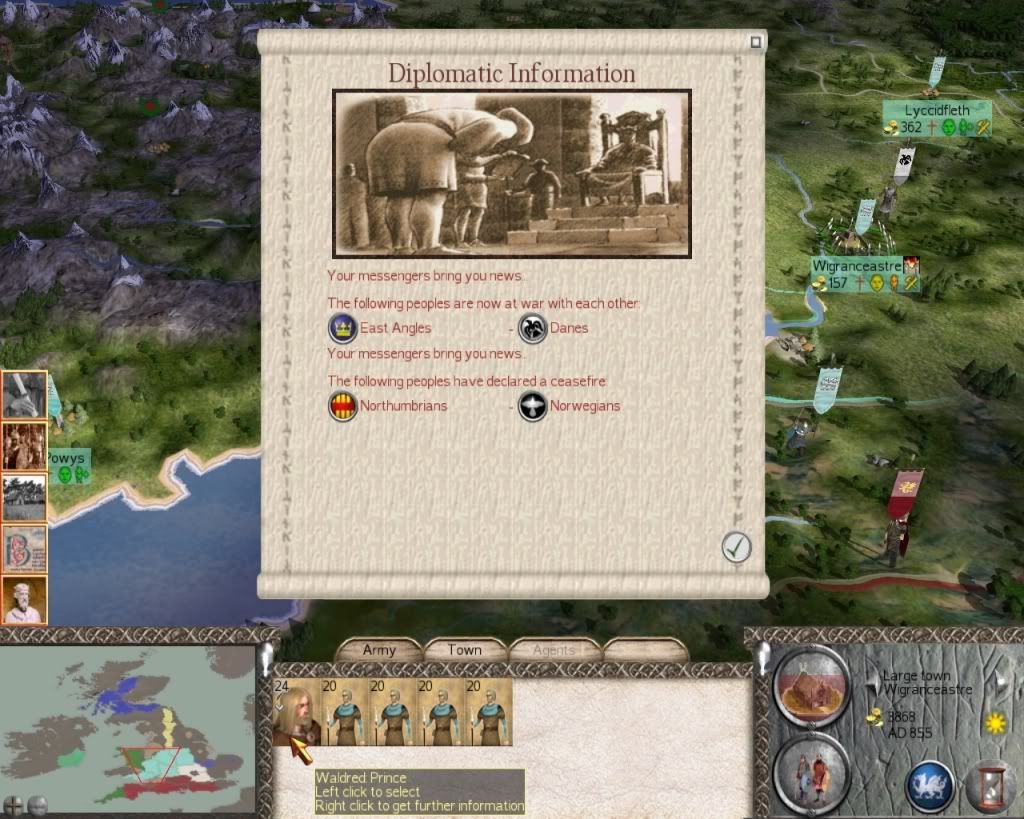
Task: Switch to the Army tab
Action: 379,650
